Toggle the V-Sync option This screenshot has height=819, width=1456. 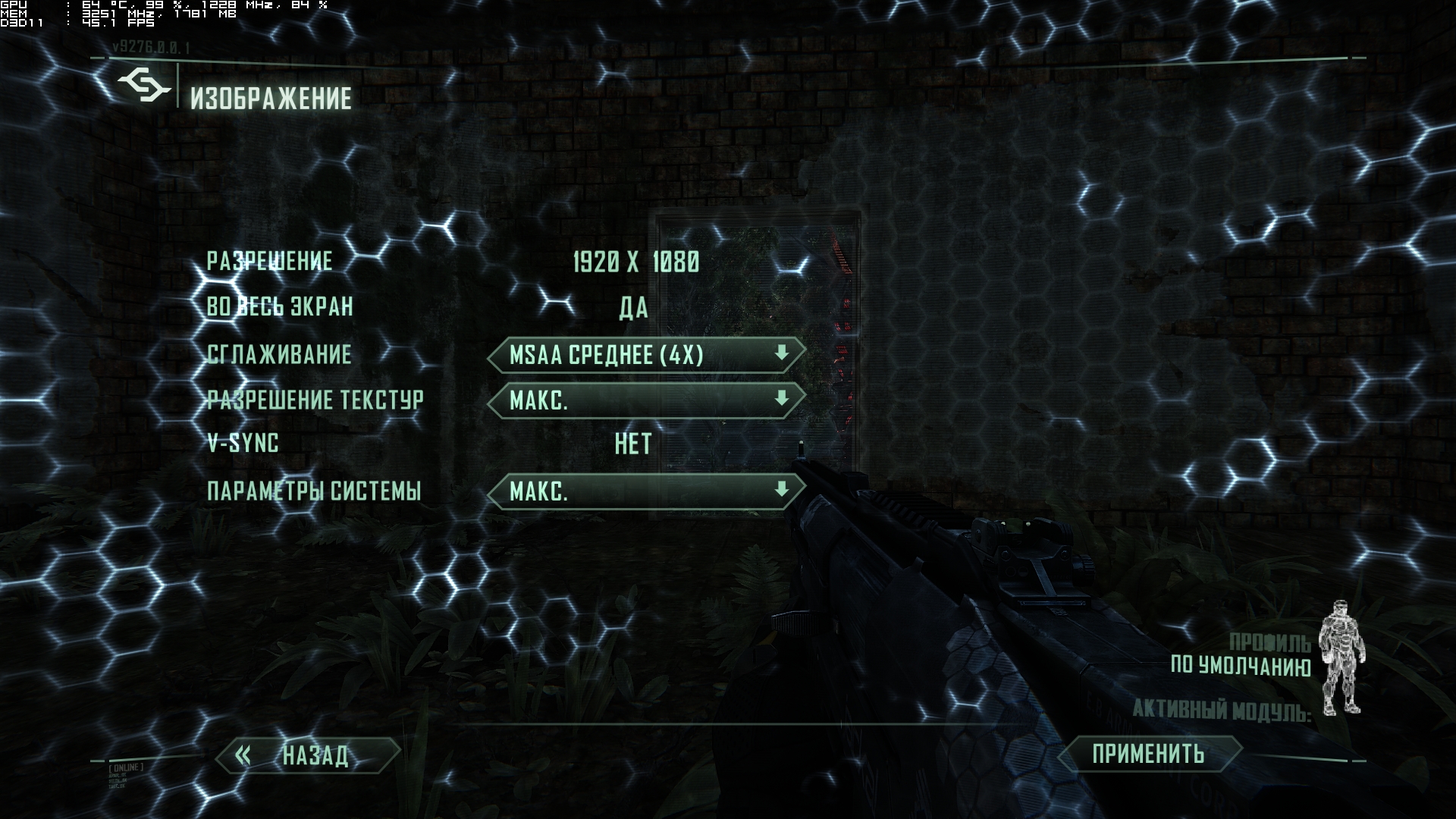(x=633, y=444)
